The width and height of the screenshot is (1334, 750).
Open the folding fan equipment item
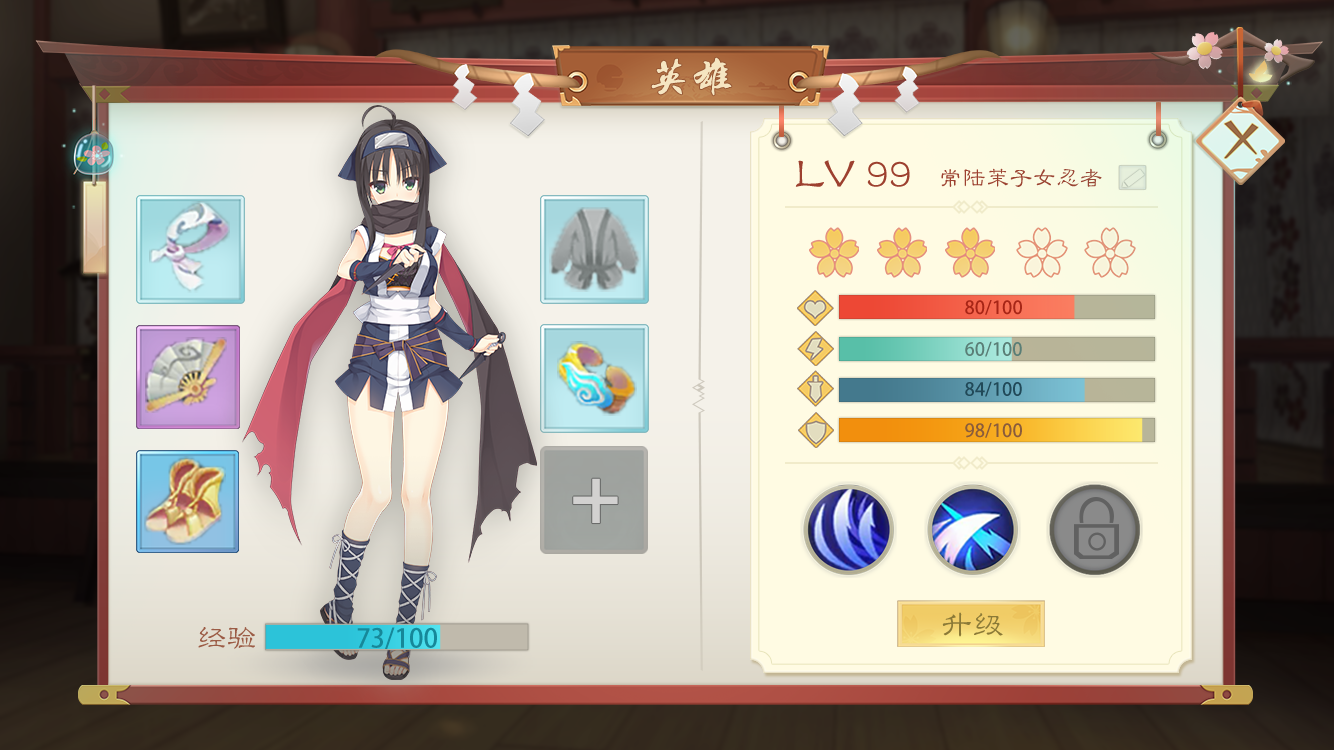point(188,376)
